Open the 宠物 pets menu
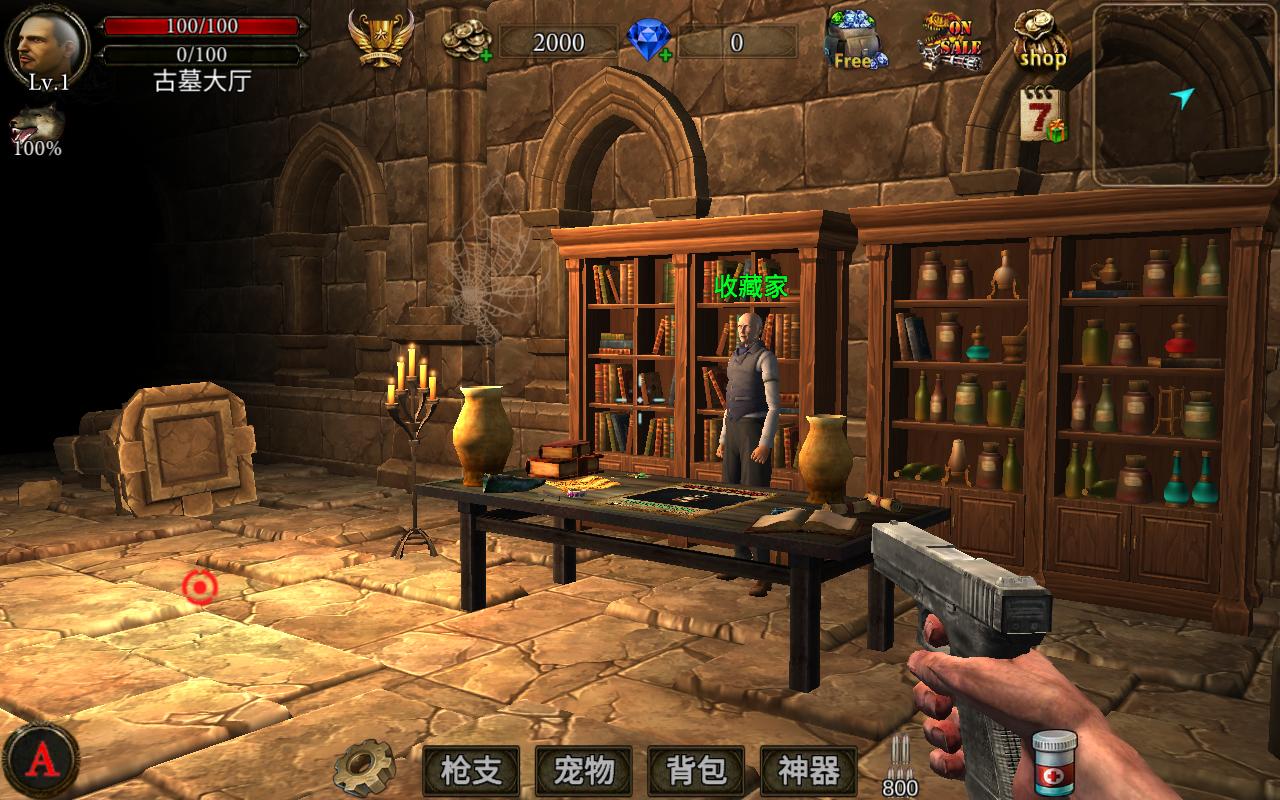Screen dimensions: 1280x800 583,771
